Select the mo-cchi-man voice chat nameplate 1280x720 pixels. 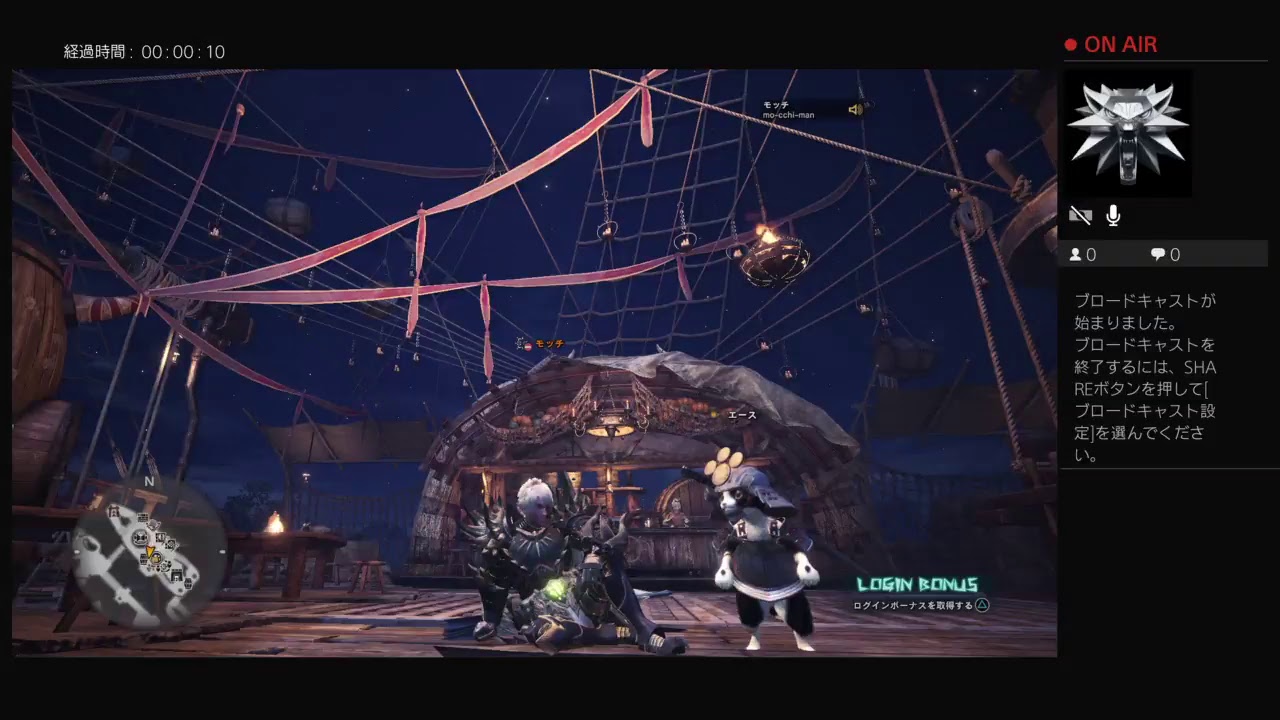(810, 109)
